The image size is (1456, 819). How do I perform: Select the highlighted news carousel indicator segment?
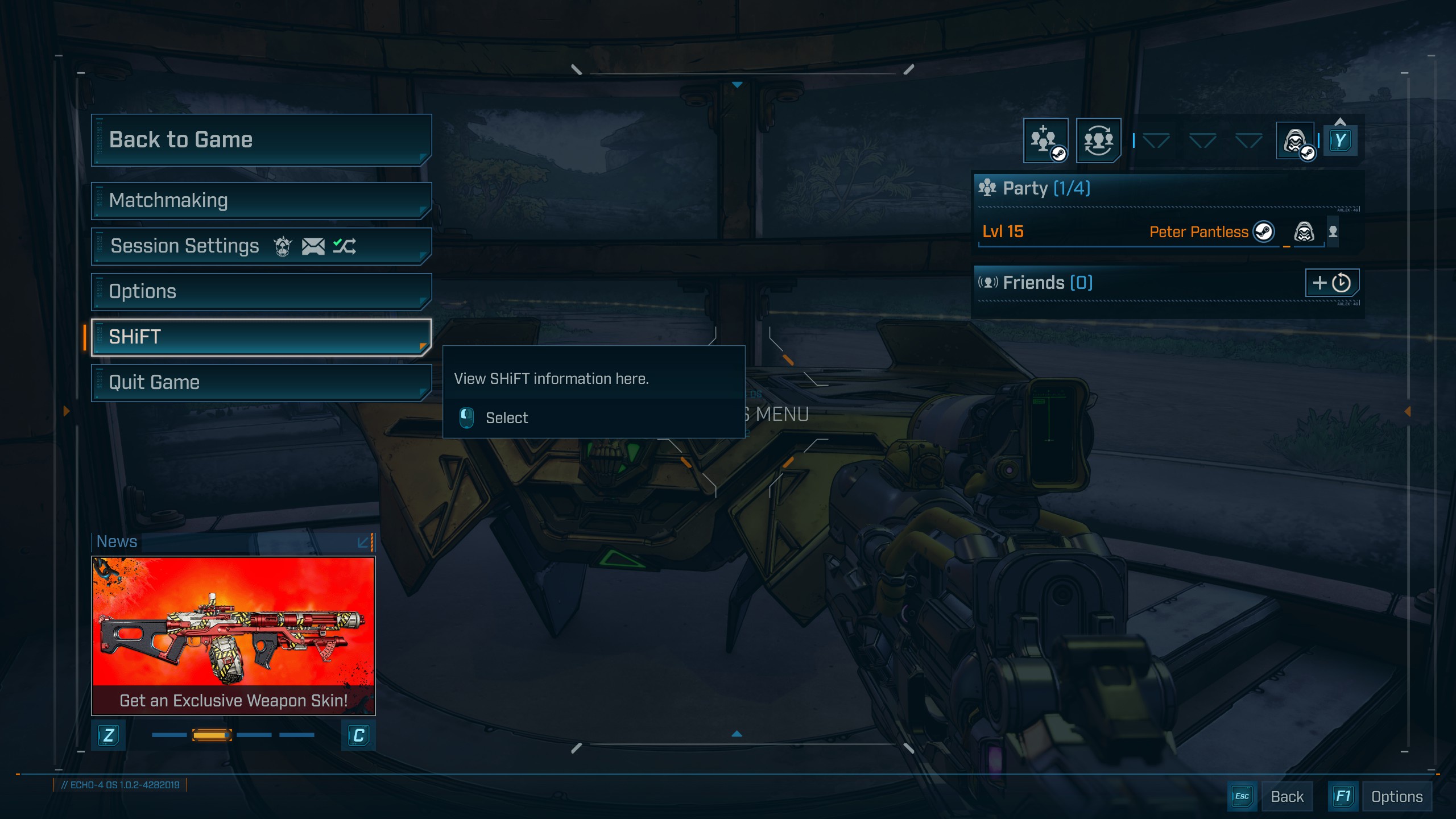click(x=211, y=734)
